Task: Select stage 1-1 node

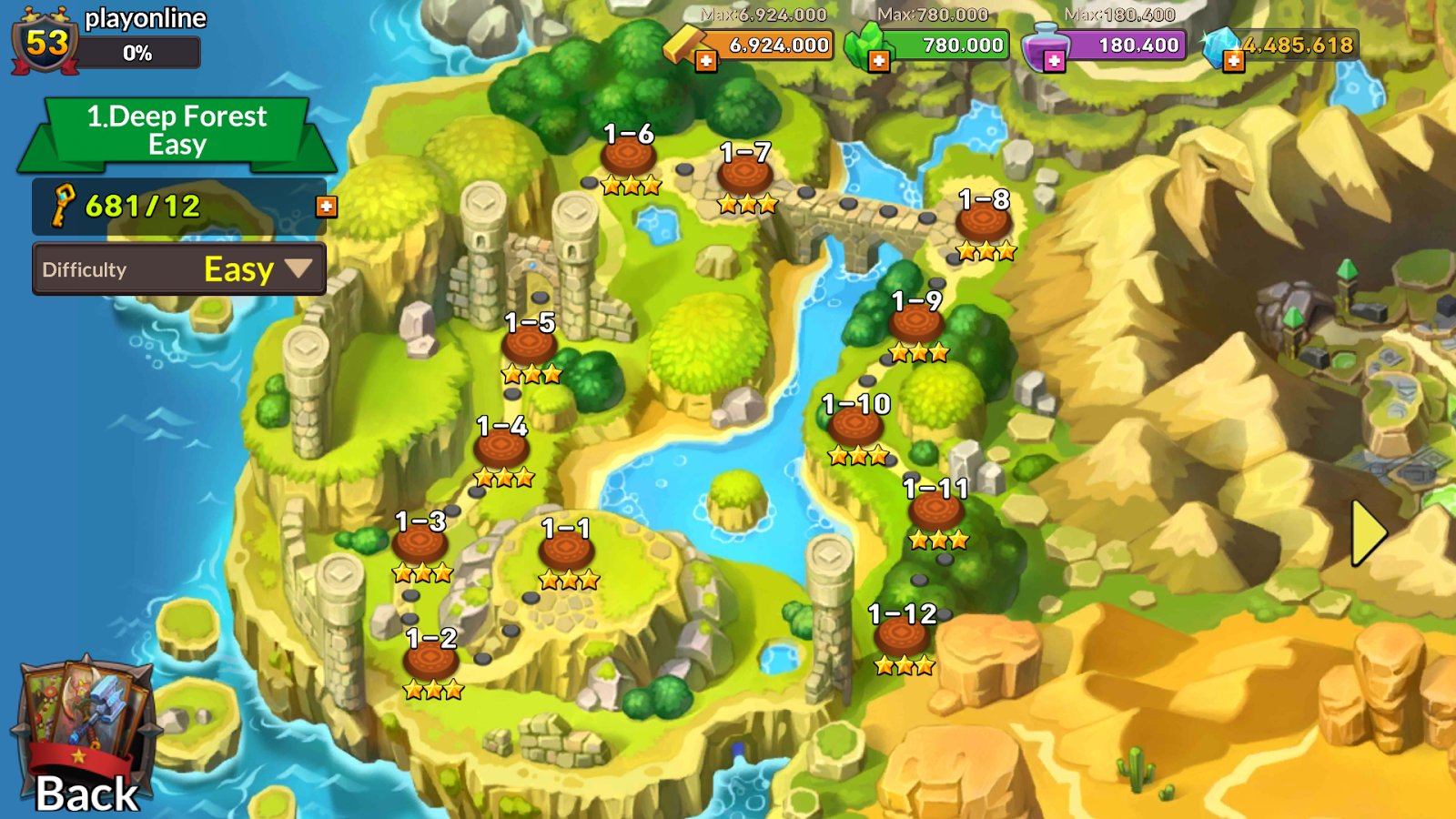Action: [566, 551]
